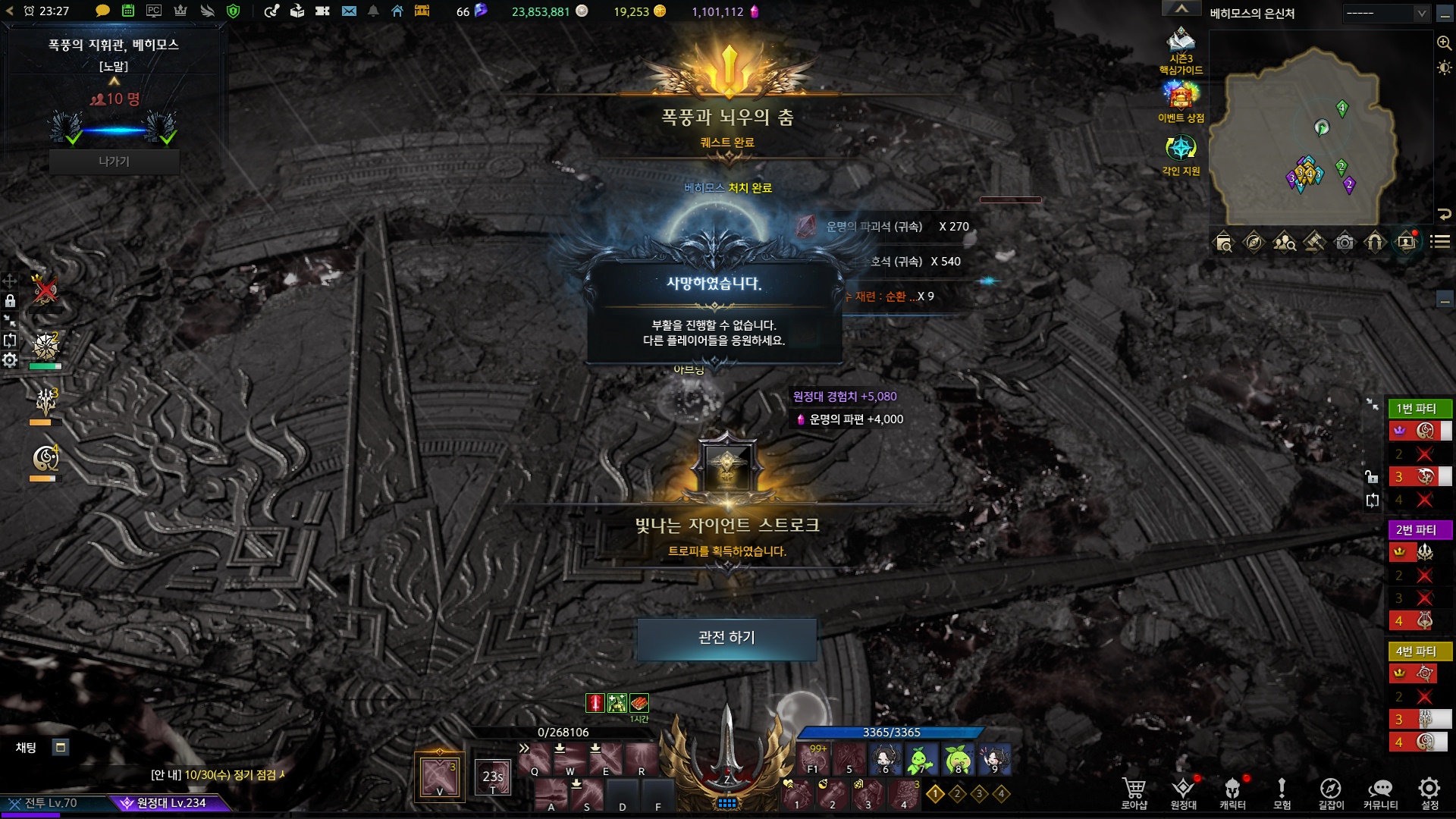Open the 각인 지원 icon
Screen dimensions: 1456x819
(x=1181, y=154)
